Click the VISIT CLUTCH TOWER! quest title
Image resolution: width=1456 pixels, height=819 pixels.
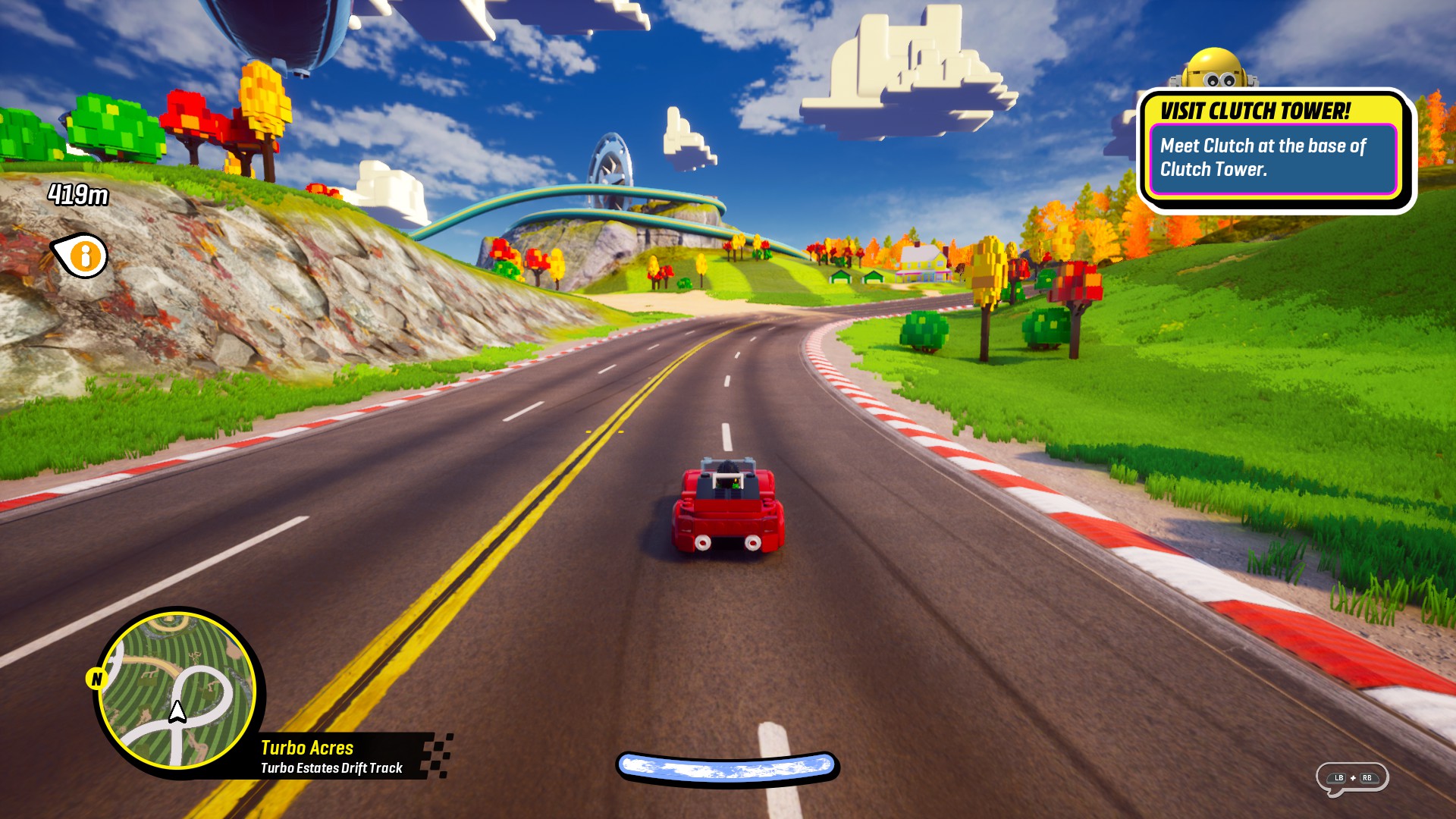(x=1254, y=109)
